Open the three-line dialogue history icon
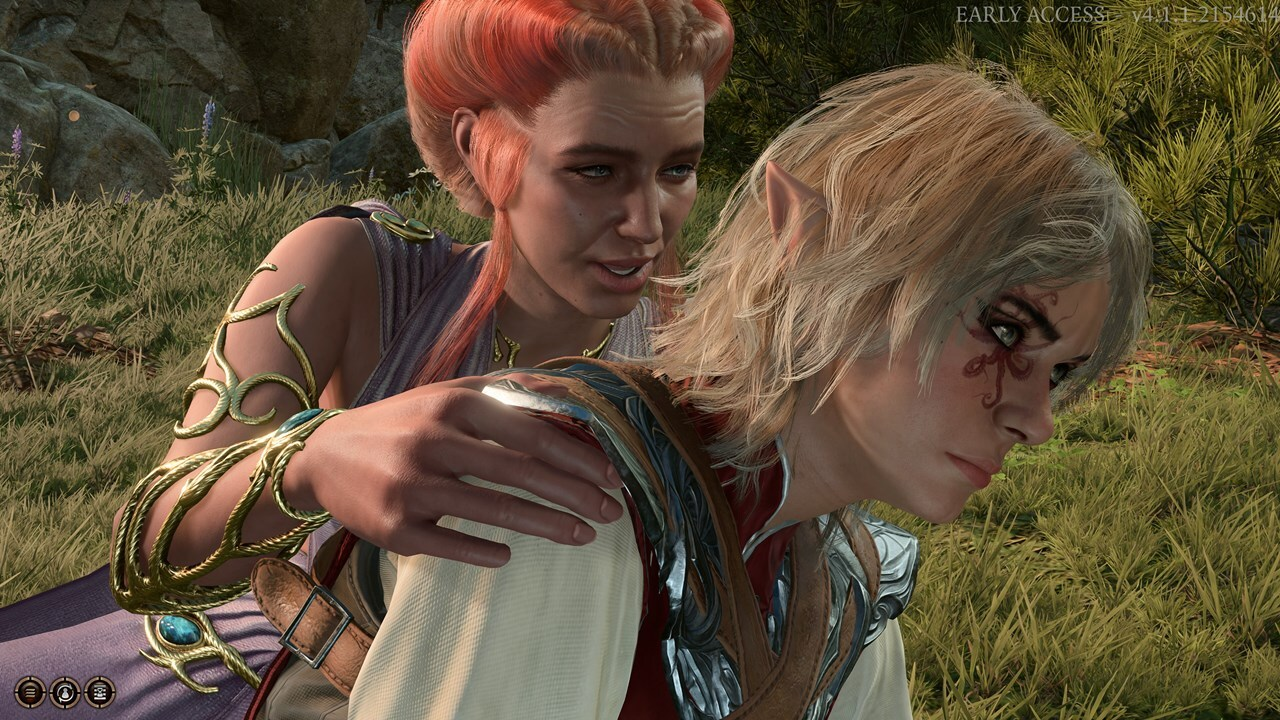Viewport: 1280px width, 720px height. pyautogui.click(x=30, y=691)
